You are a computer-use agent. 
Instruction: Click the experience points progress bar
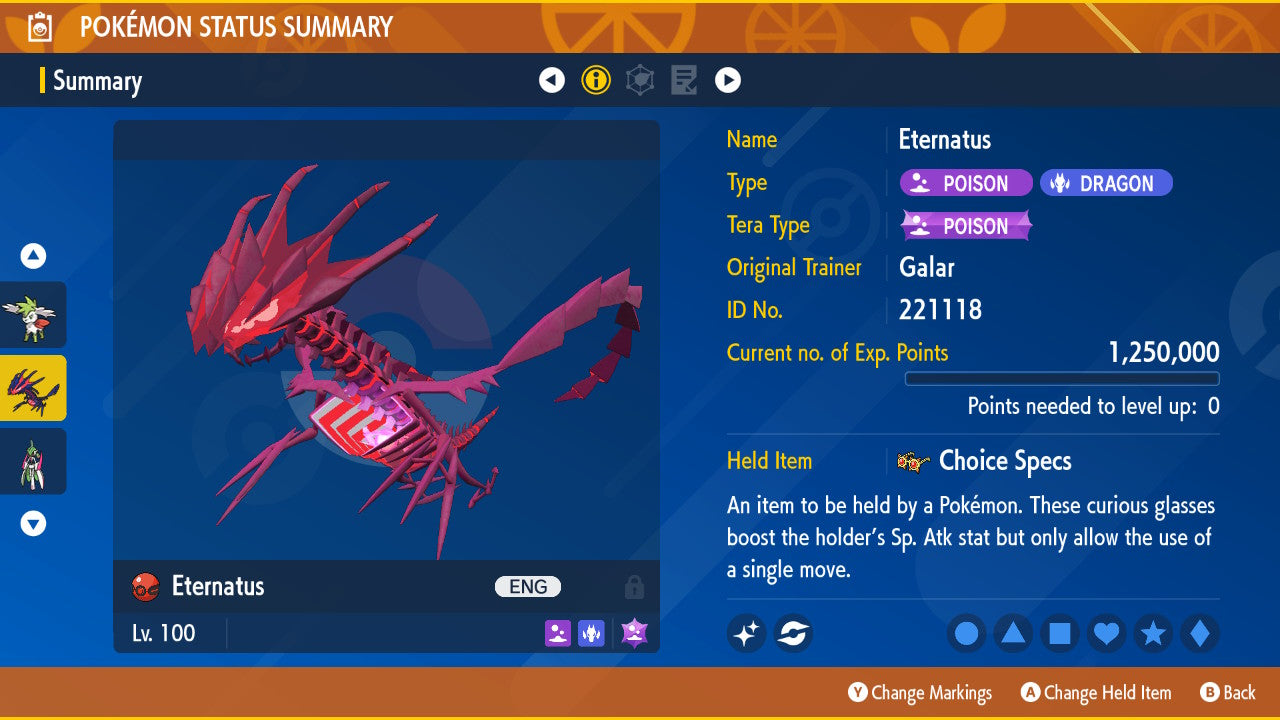click(x=1062, y=378)
